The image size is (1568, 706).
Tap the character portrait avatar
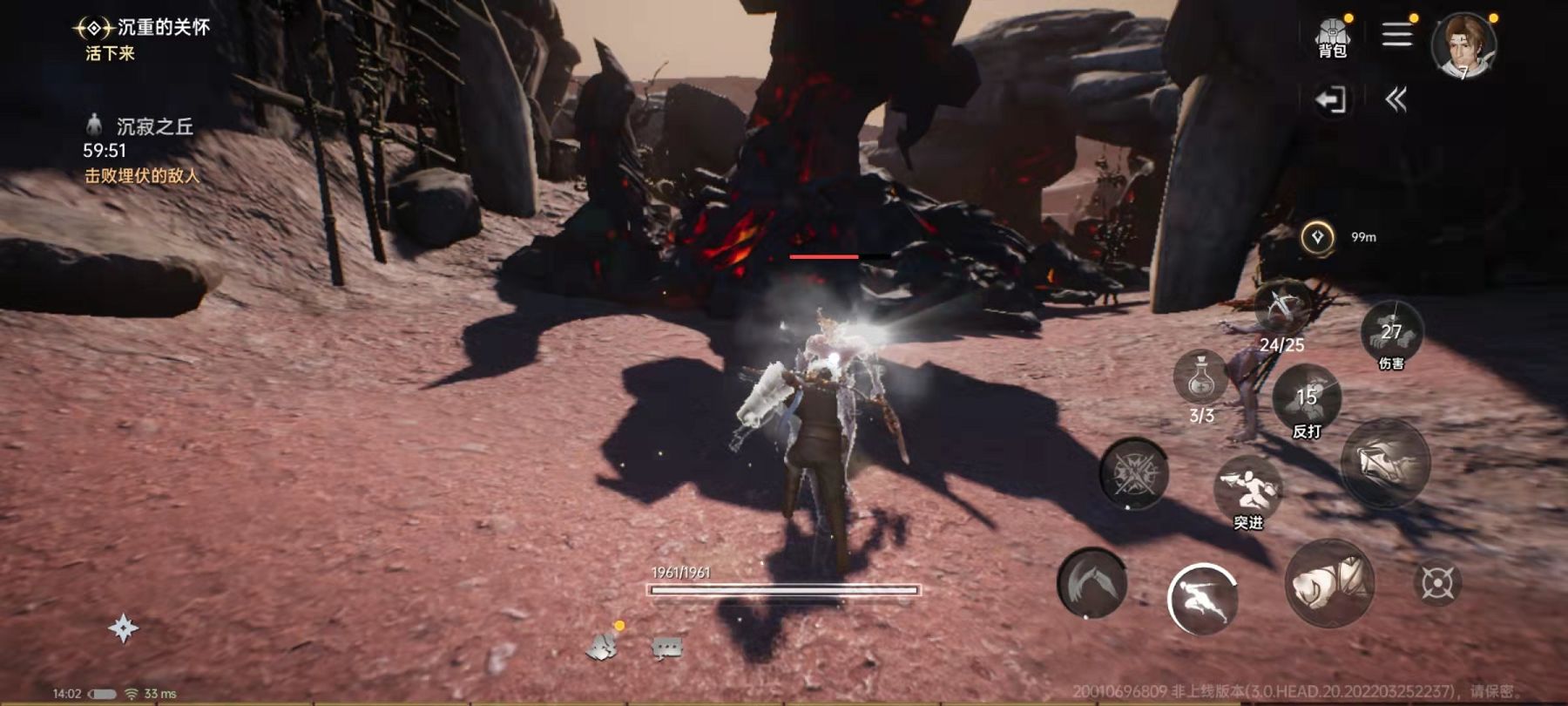tap(1464, 44)
